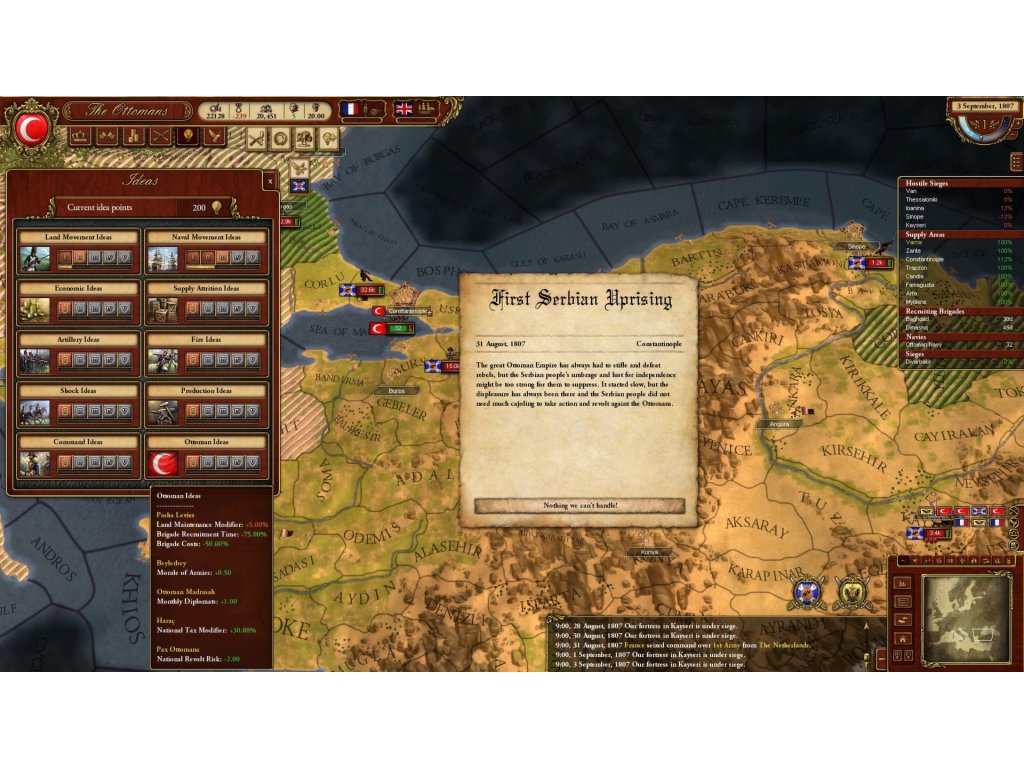Click the home button beside minimap
Screen dimensions: 1024x768
coord(903,639)
